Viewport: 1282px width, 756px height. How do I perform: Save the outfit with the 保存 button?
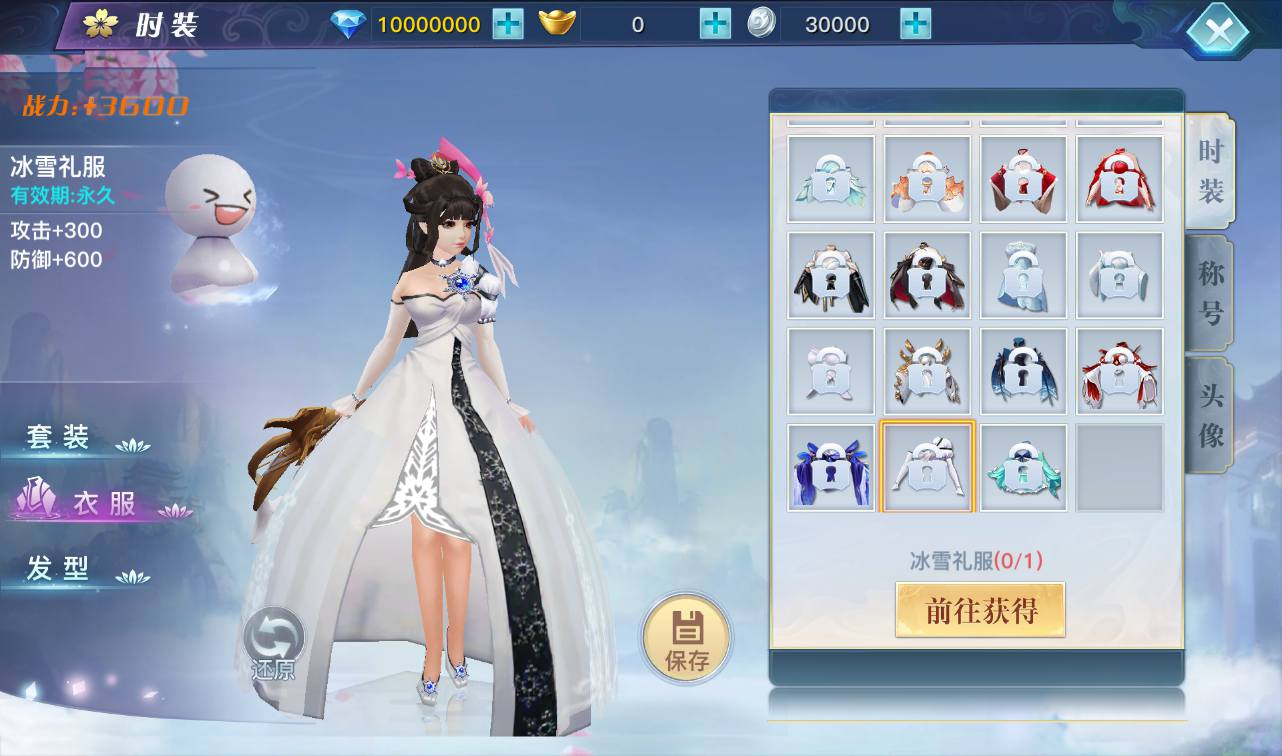click(687, 638)
